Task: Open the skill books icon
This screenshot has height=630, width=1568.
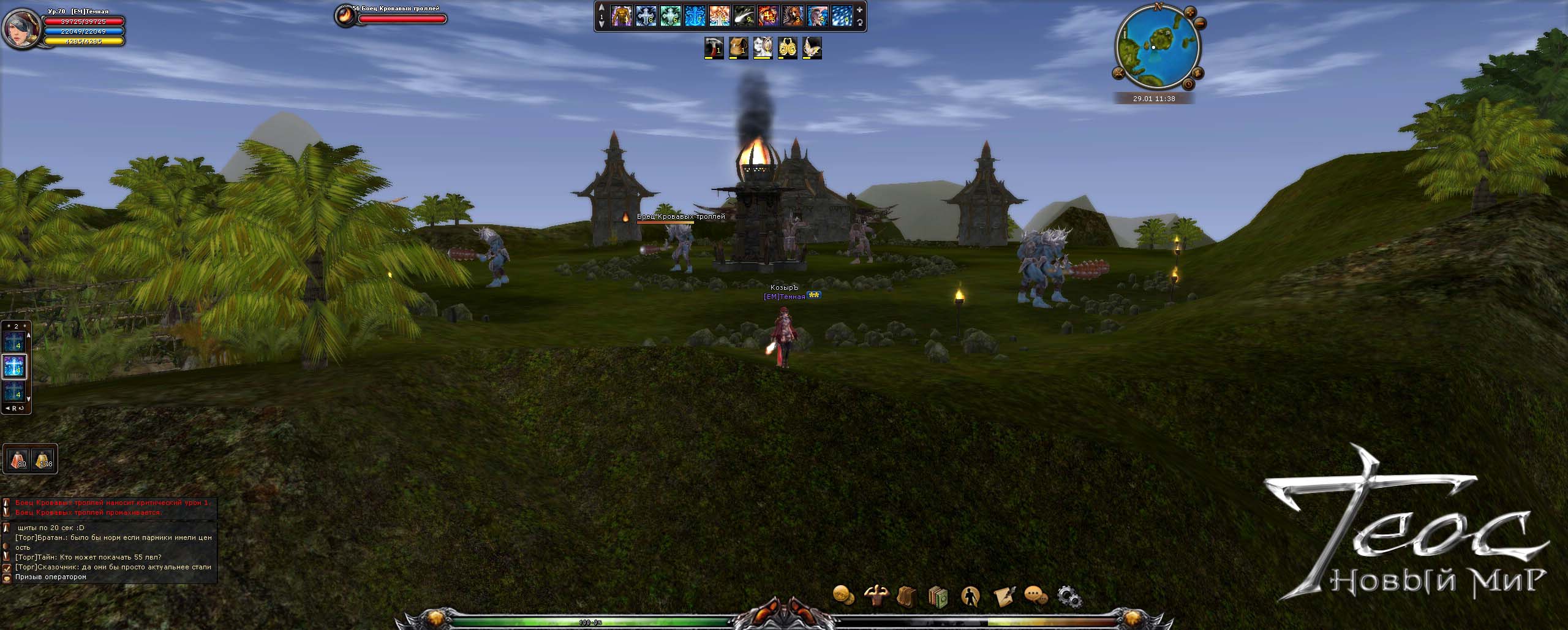Action: [938, 596]
